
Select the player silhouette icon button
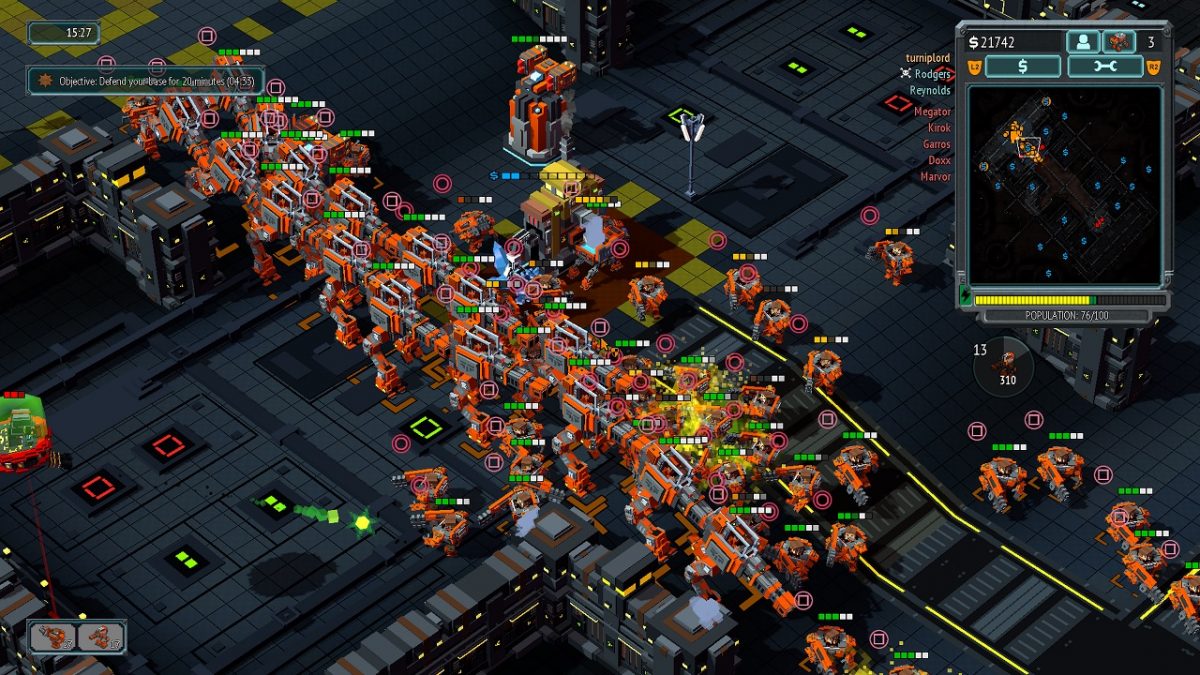point(1083,42)
